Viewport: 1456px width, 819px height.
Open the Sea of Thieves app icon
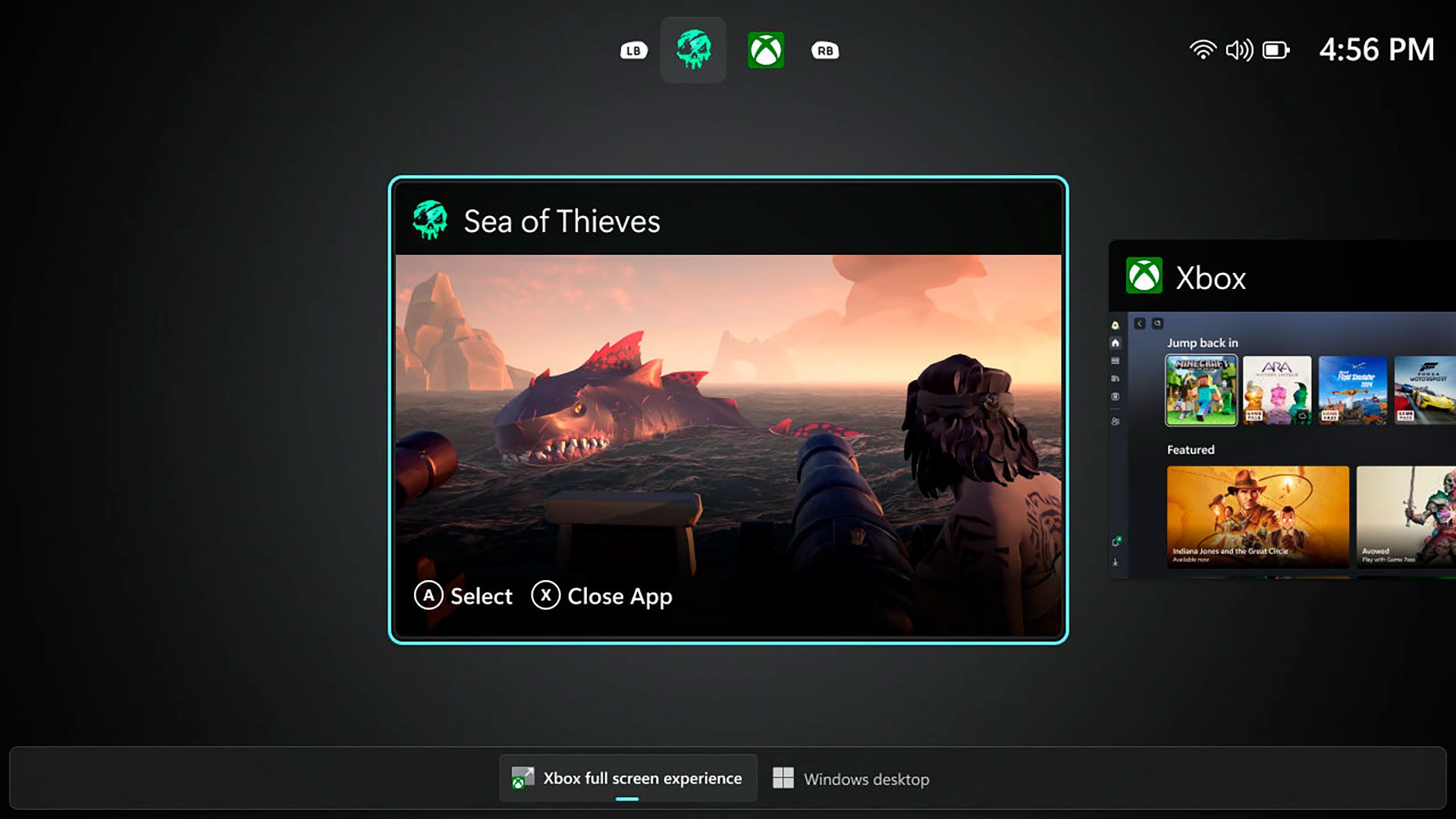(x=693, y=49)
